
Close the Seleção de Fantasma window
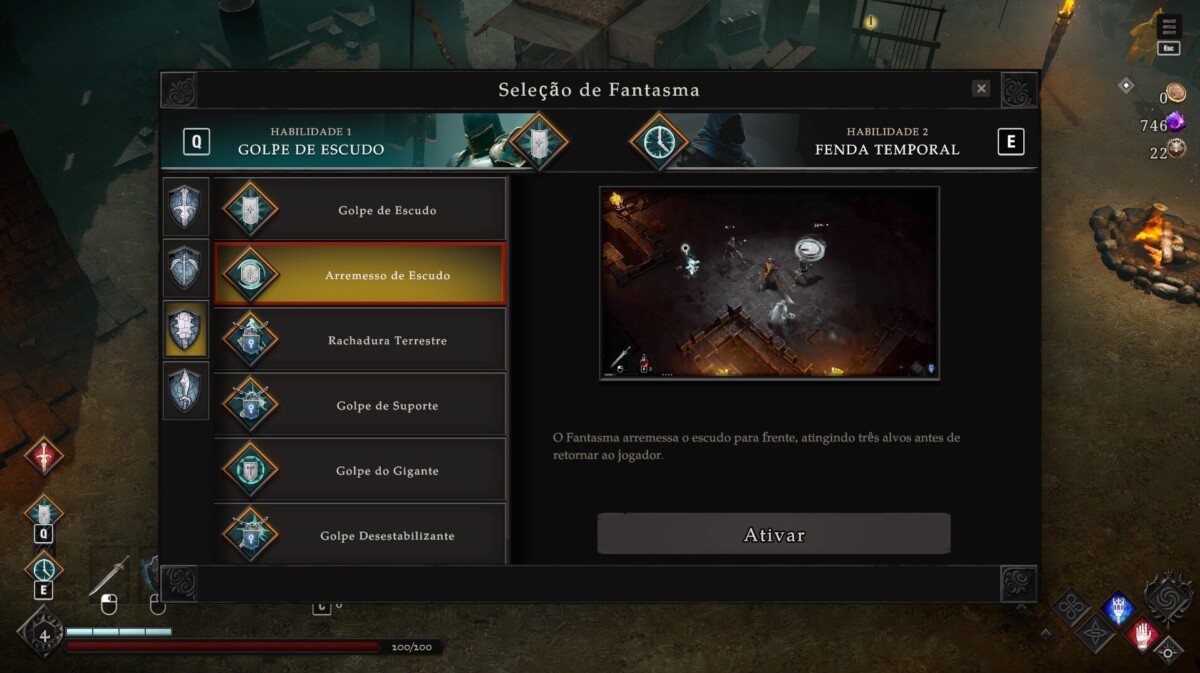coord(981,89)
